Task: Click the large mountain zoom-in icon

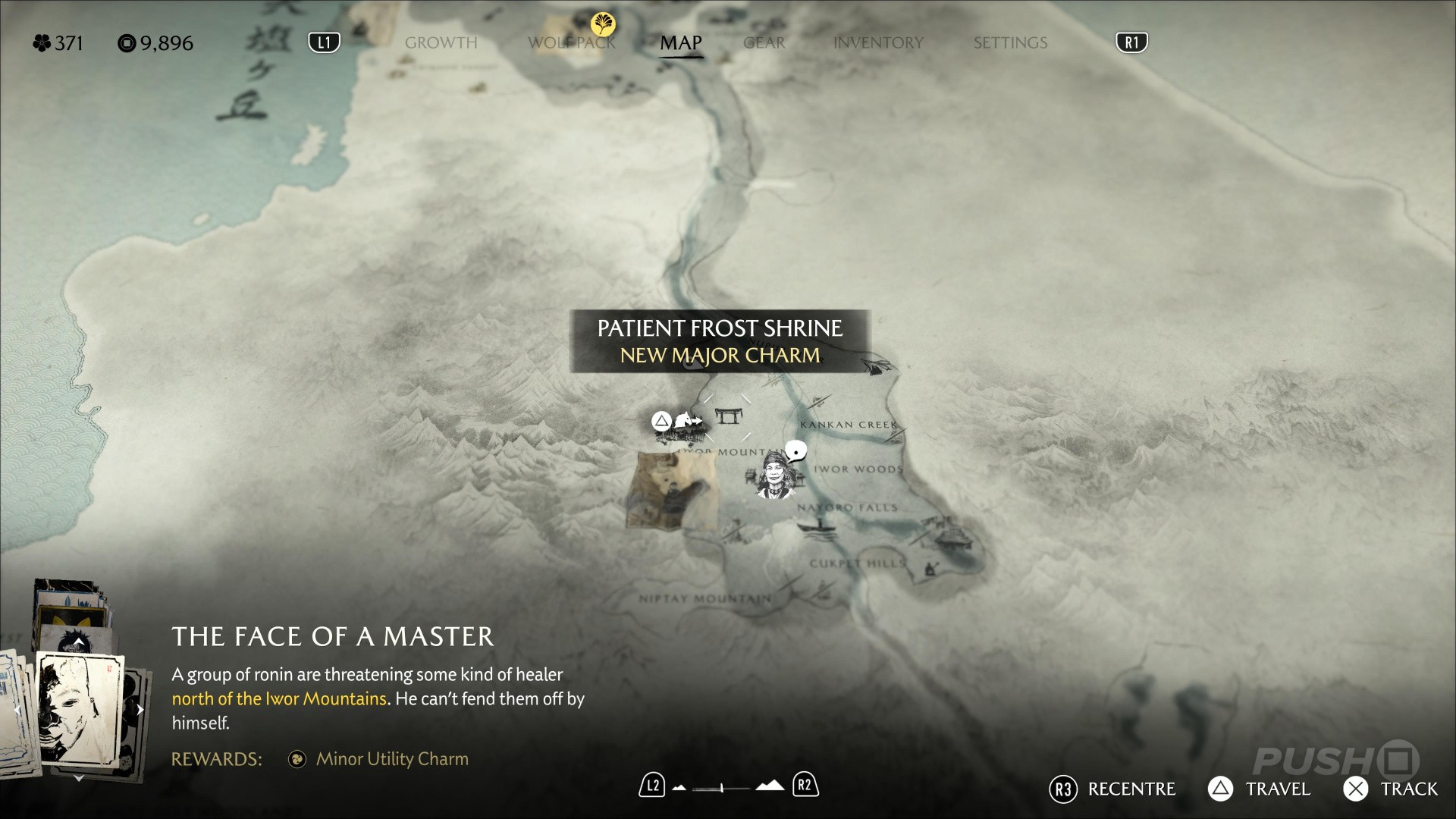Action: coord(770,786)
